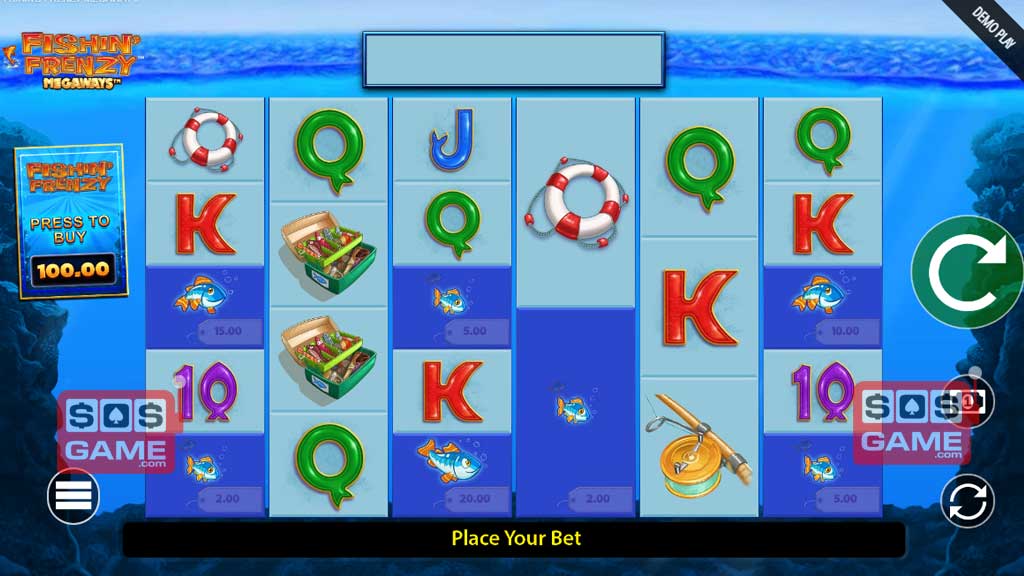The image size is (1024, 576).
Task: Click the SOS Game watermark logo on the right
Action: pyautogui.click(x=908, y=424)
